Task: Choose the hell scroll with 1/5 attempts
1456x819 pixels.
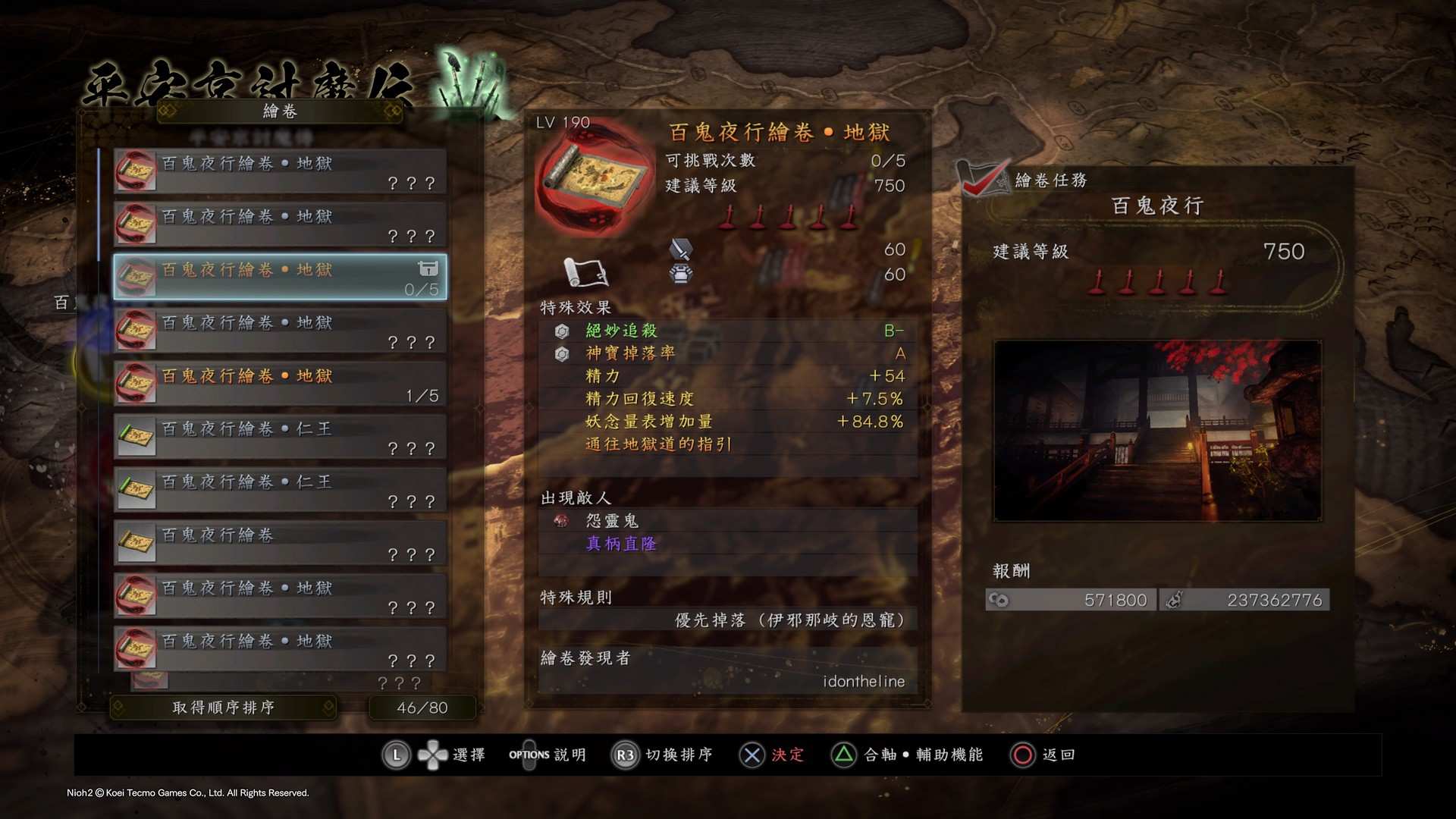Action: 280,384
